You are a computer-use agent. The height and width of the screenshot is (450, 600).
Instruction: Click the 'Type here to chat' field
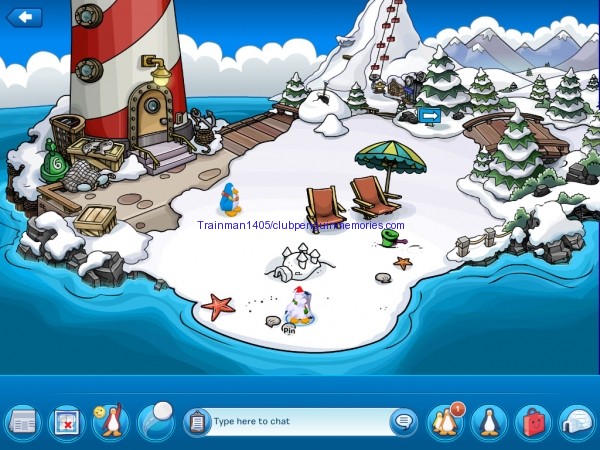coord(298,421)
